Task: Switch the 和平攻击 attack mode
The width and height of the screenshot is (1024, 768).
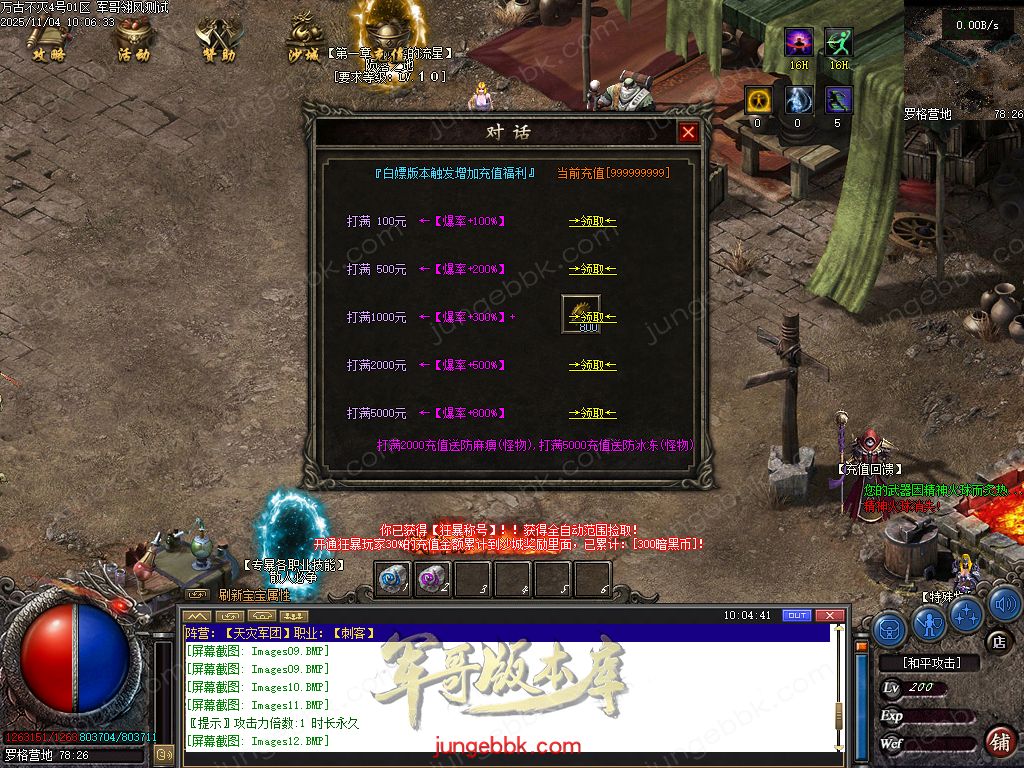Action: (929, 663)
